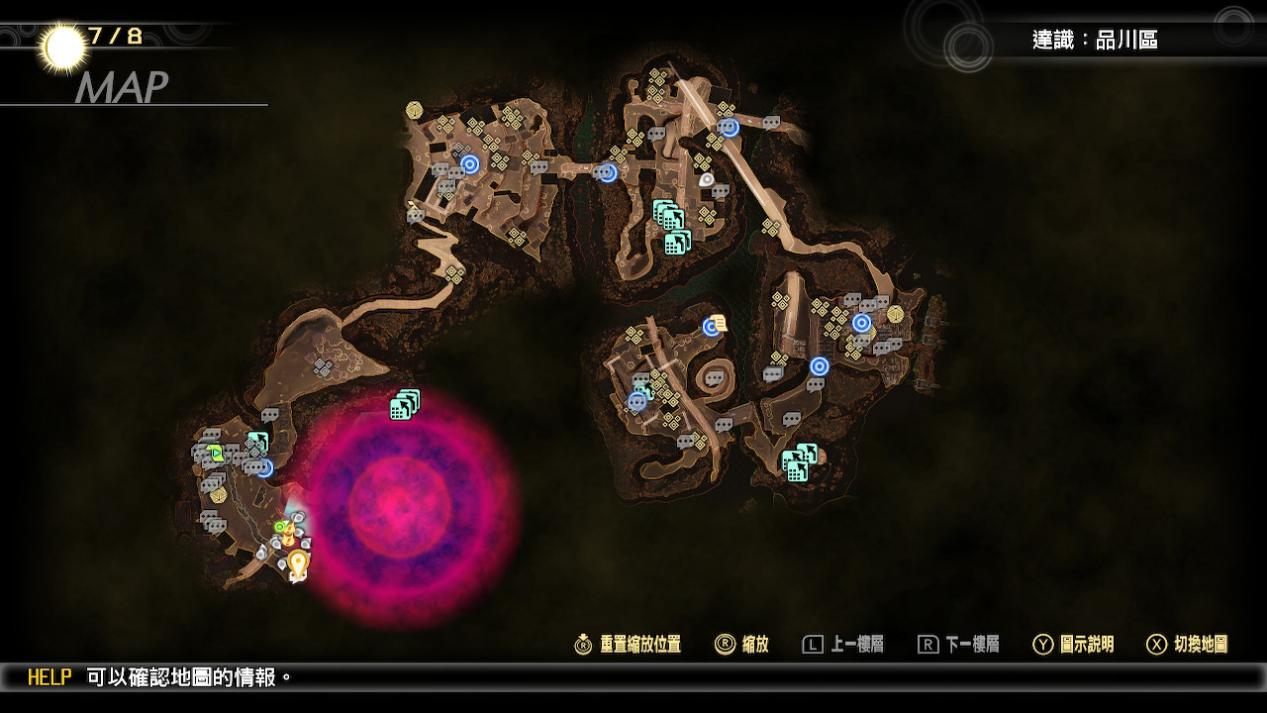
Task: Select the small green circle marker
Action: [x=280, y=527]
